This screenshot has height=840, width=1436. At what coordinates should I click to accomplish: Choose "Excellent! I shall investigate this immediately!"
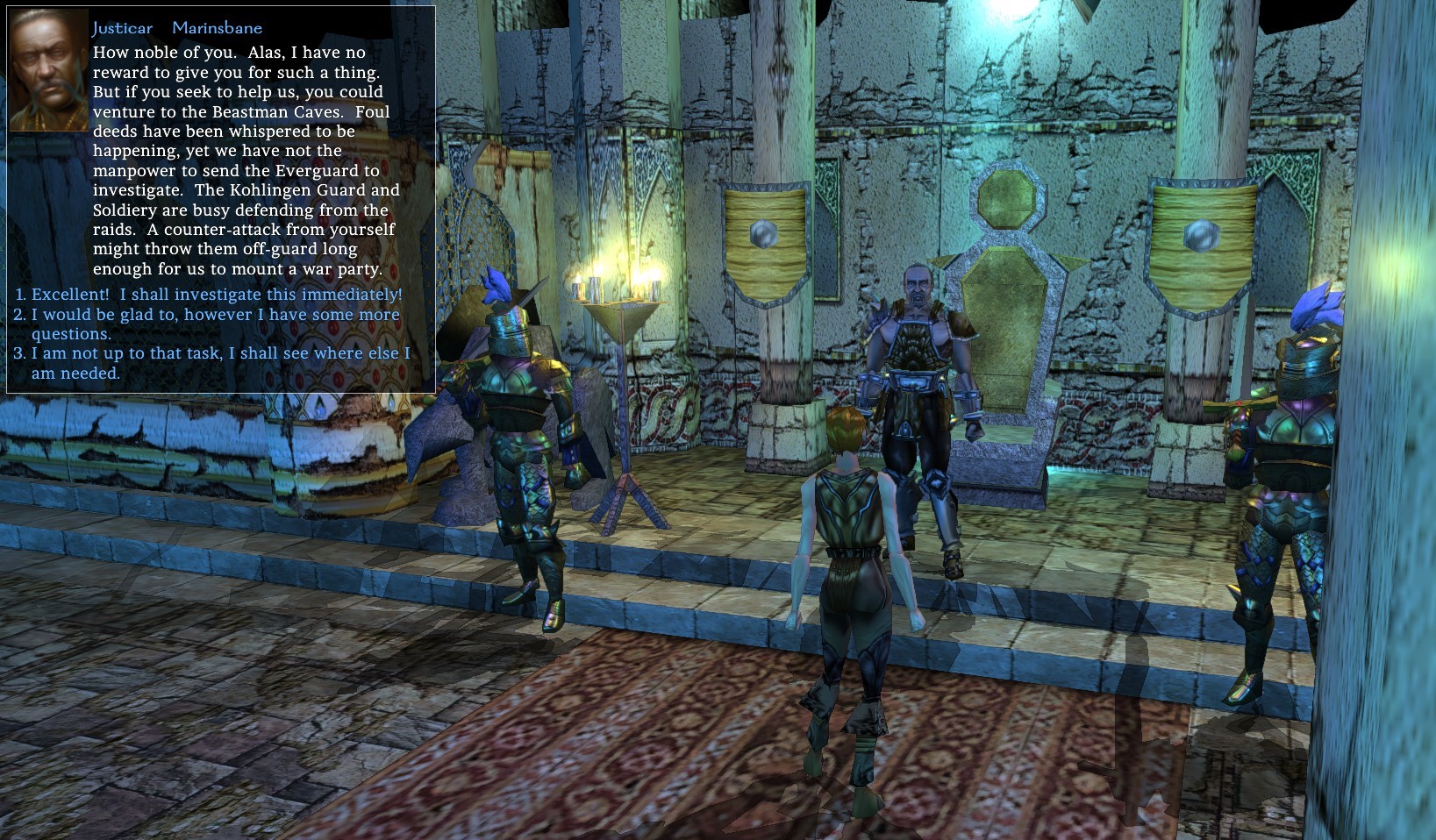[216, 295]
